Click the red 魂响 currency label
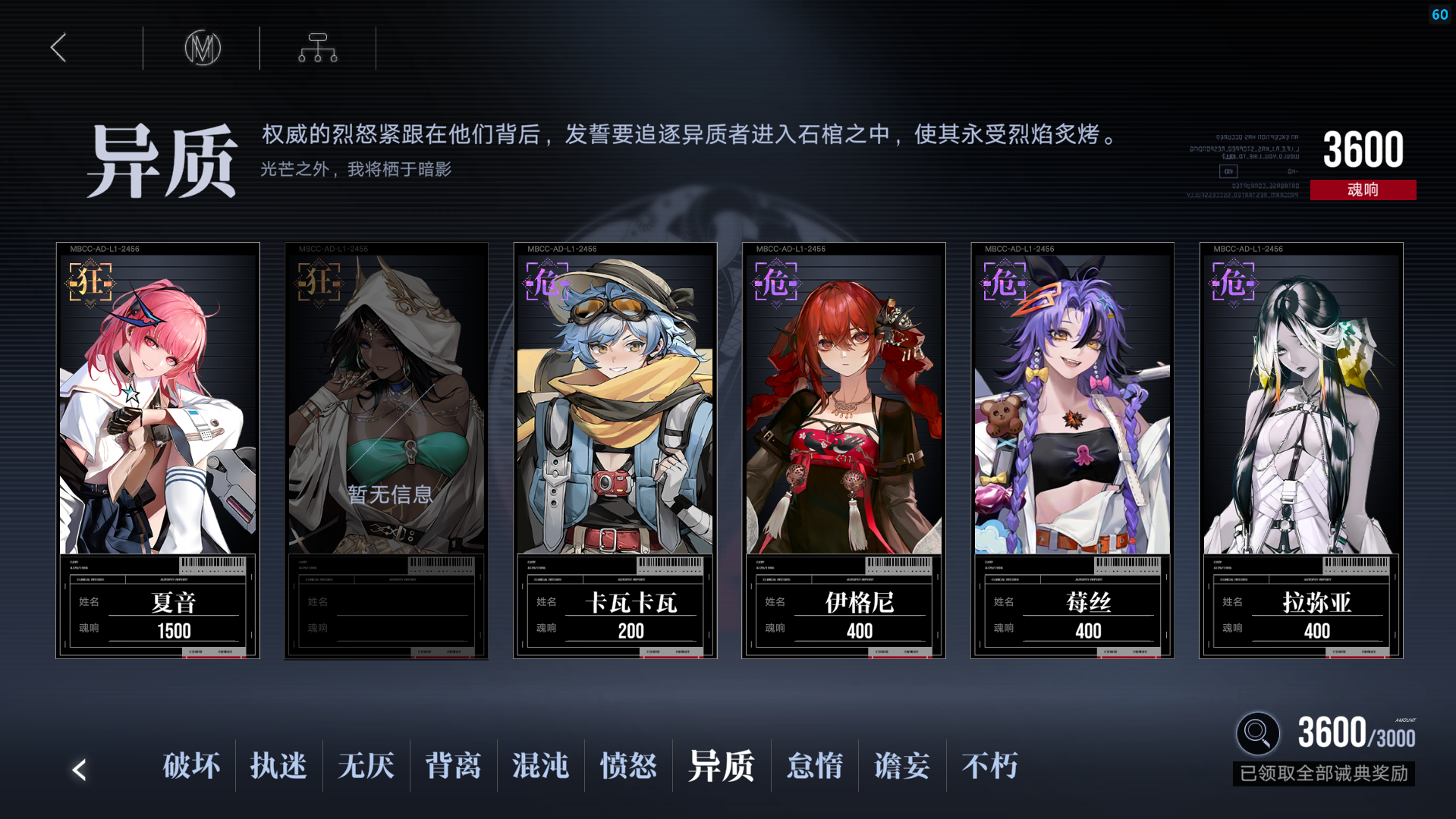 coord(1363,190)
